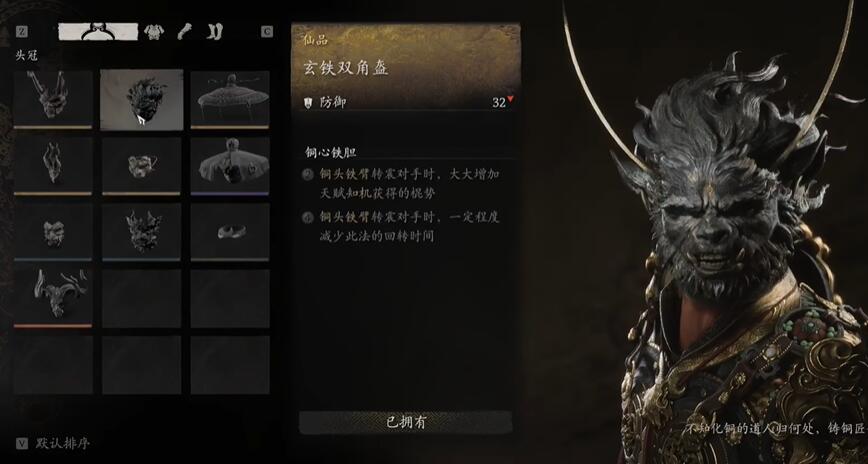Screen dimensions: 868x464
Task: Pick the slender flame-shaped headpiece
Action: coord(53,164)
